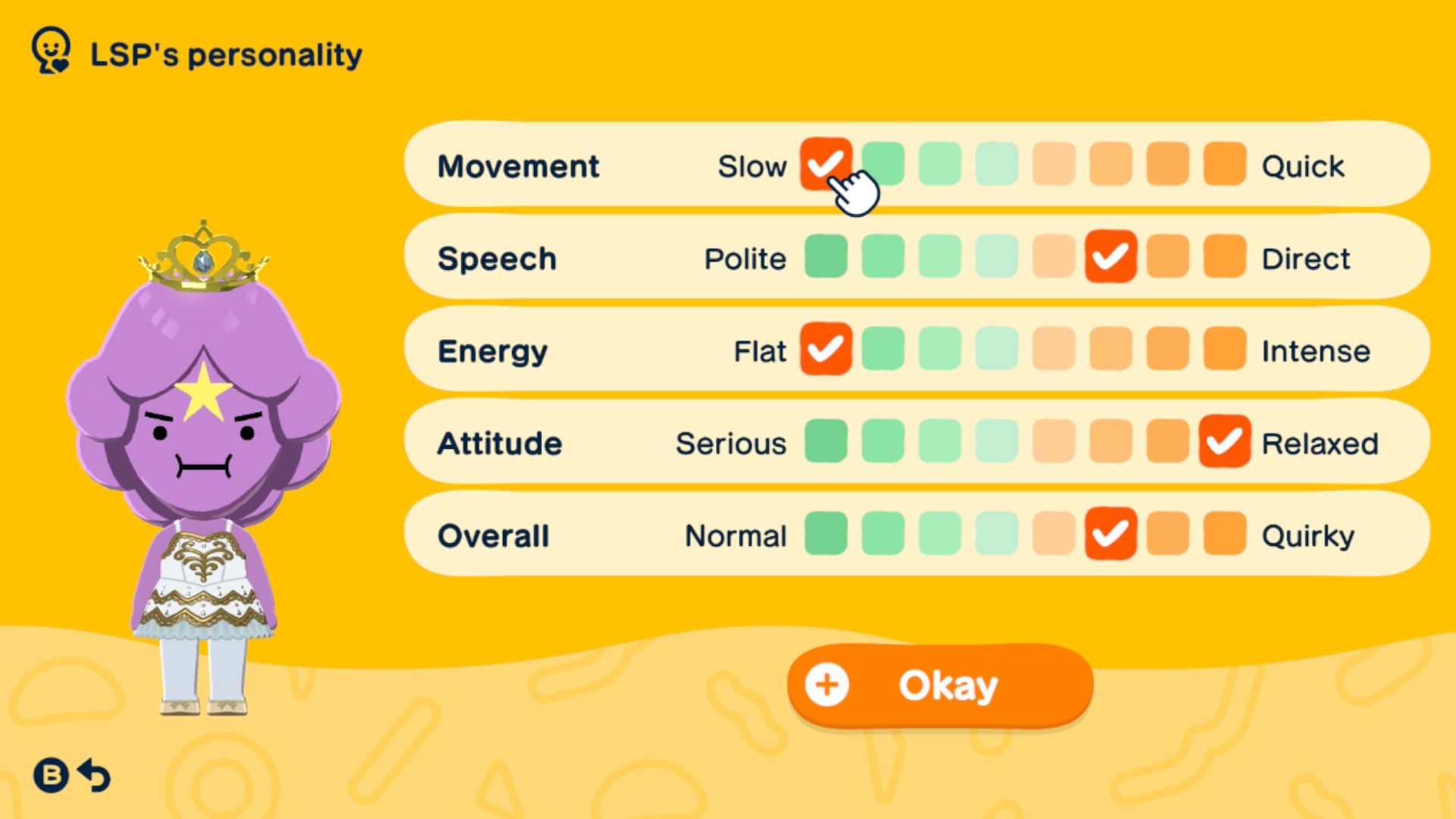Click the Movement row label
The width and height of the screenshot is (1456, 819).
(x=518, y=166)
